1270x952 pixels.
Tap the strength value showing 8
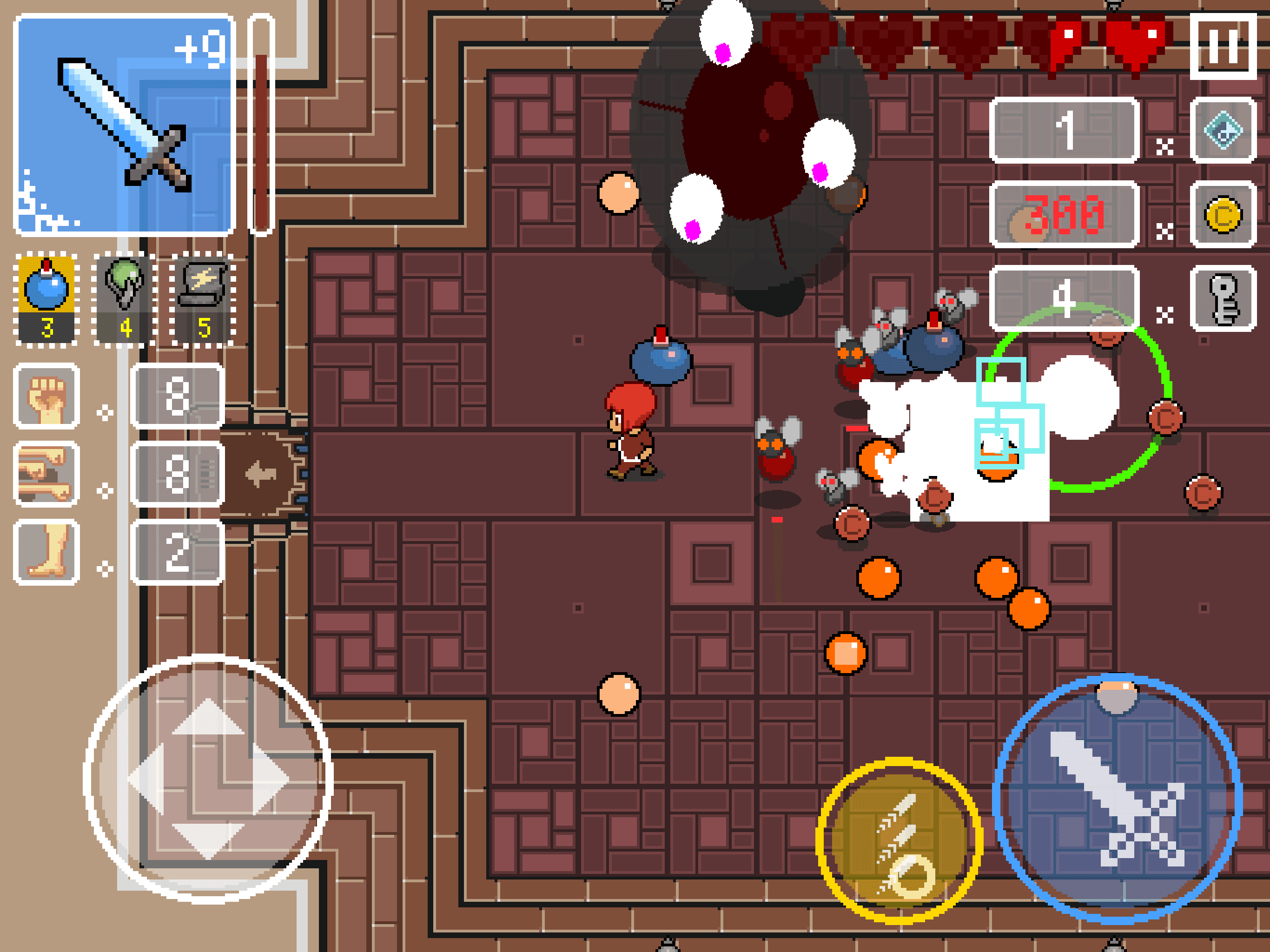coord(178,396)
